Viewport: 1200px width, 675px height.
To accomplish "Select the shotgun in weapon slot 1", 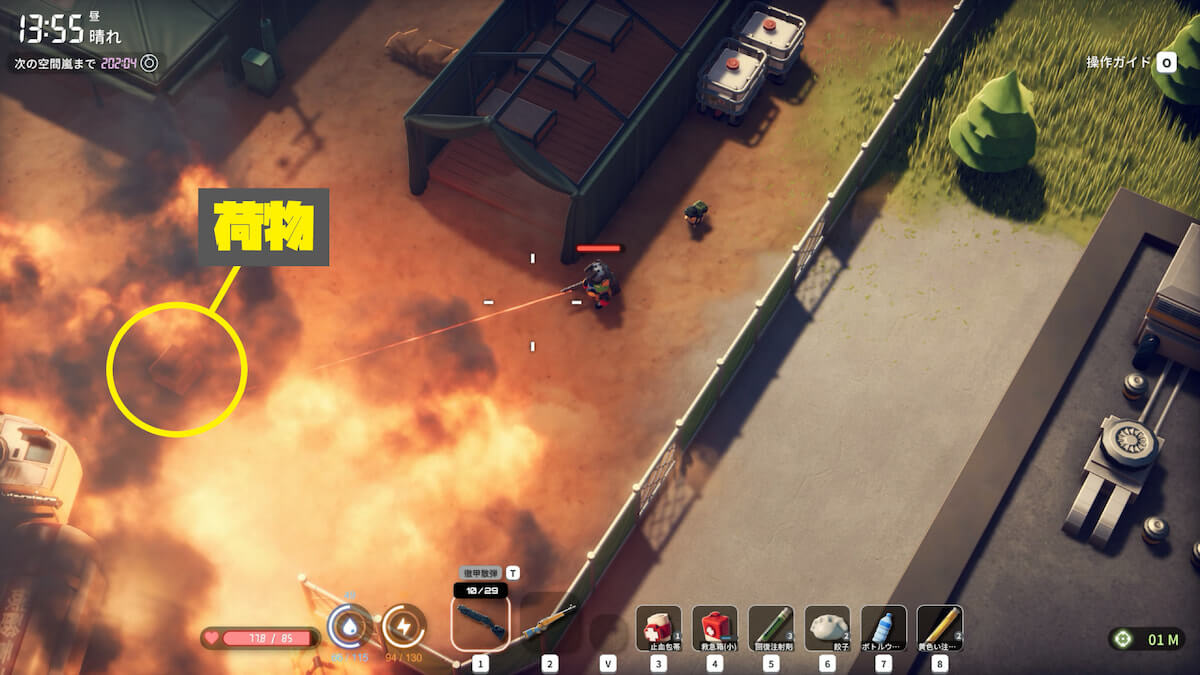I will [480, 621].
